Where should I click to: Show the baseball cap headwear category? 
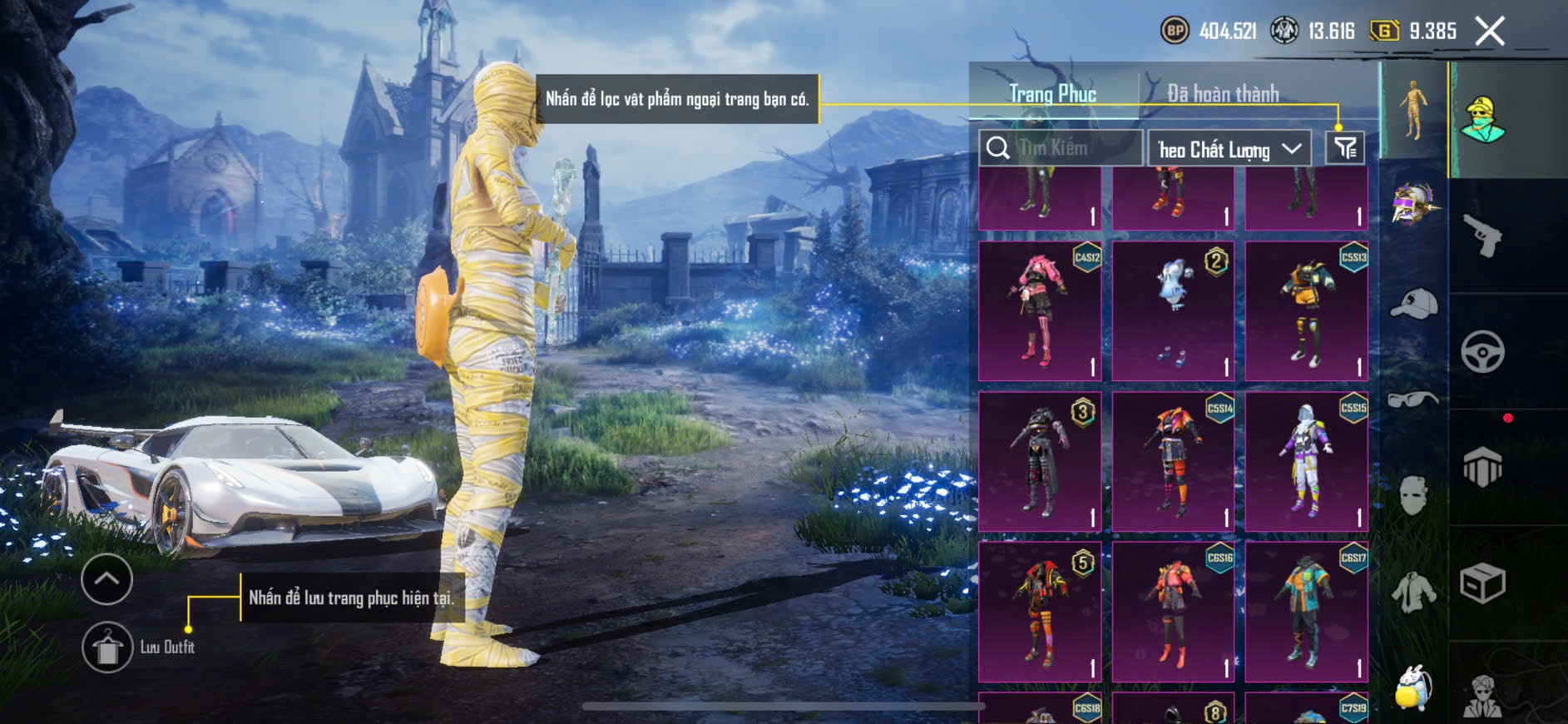1413,303
